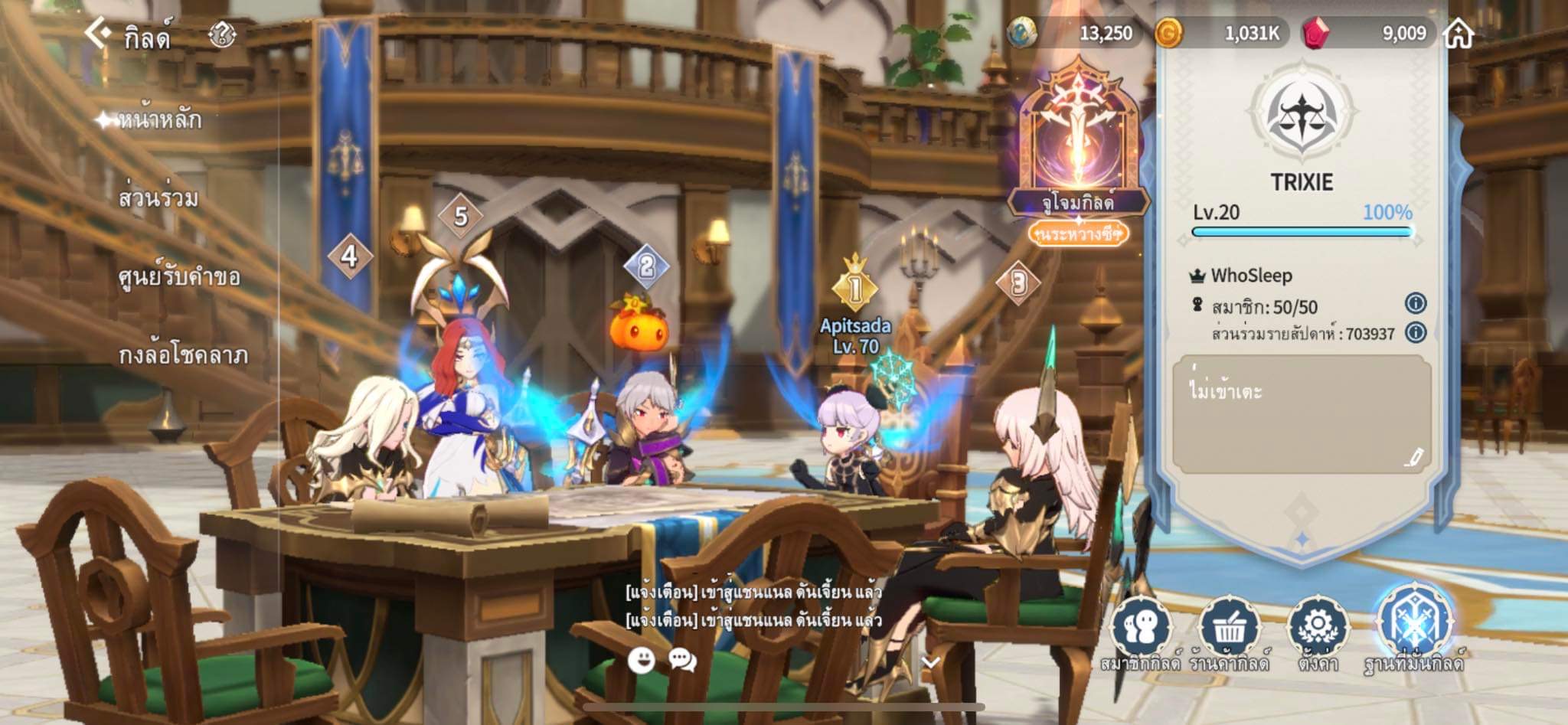Open the guild help question mark
This screenshot has height=725, width=1568.
pyautogui.click(x=222, y=34)
